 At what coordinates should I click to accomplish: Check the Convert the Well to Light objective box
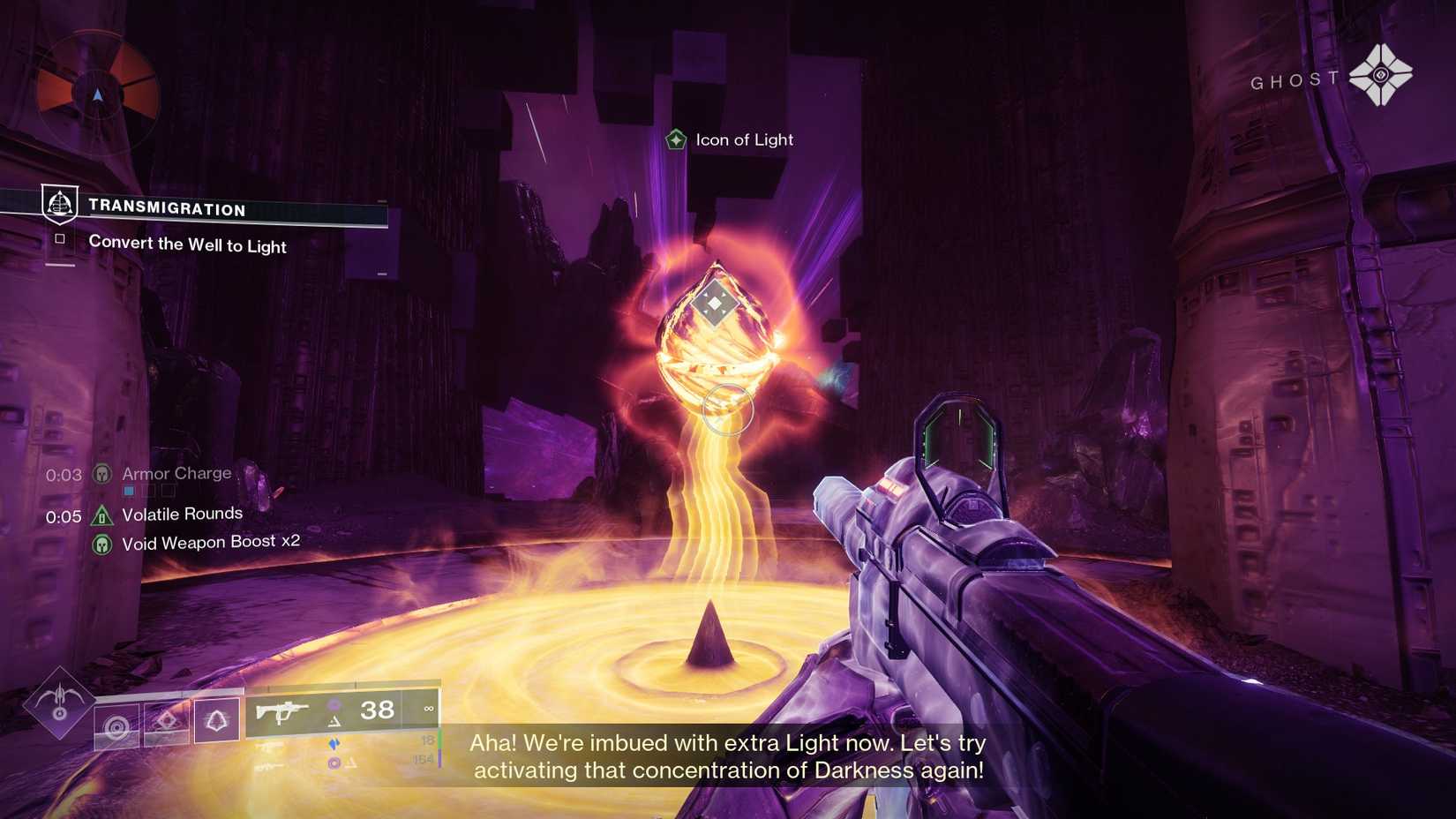60,238
